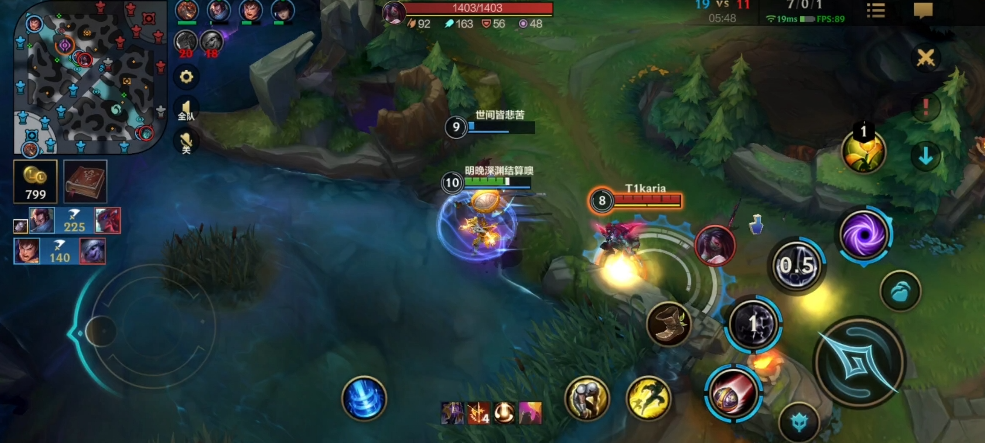Open the shop via the gold counter
The image size is (985, 443).
click(x=35, y=182)
